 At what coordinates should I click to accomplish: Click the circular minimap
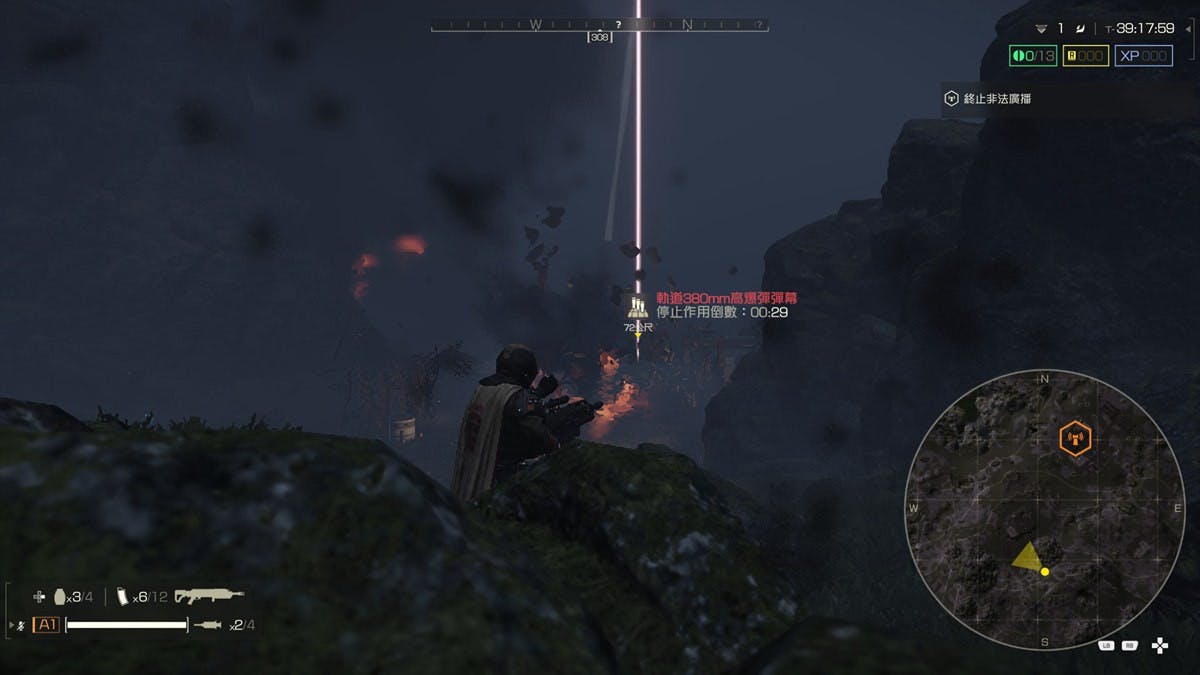(x=1044, y=509)
